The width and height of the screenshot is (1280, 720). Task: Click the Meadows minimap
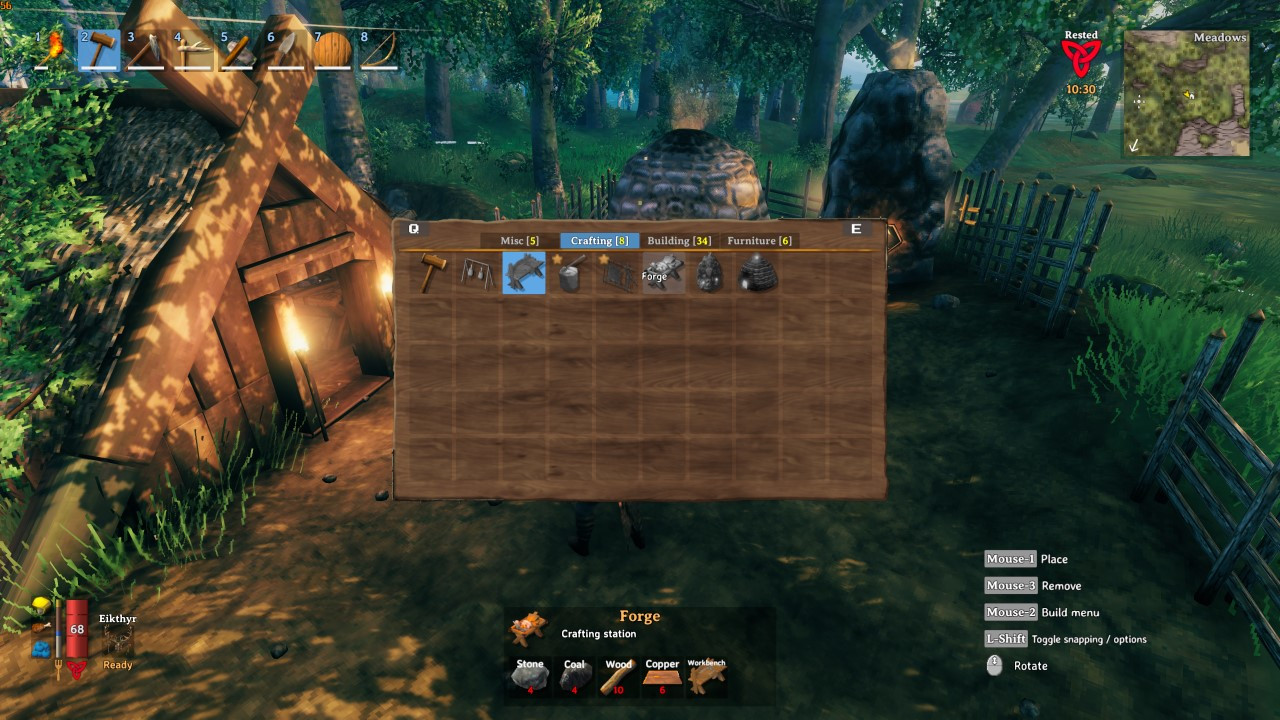click(x=1187, y=94)
